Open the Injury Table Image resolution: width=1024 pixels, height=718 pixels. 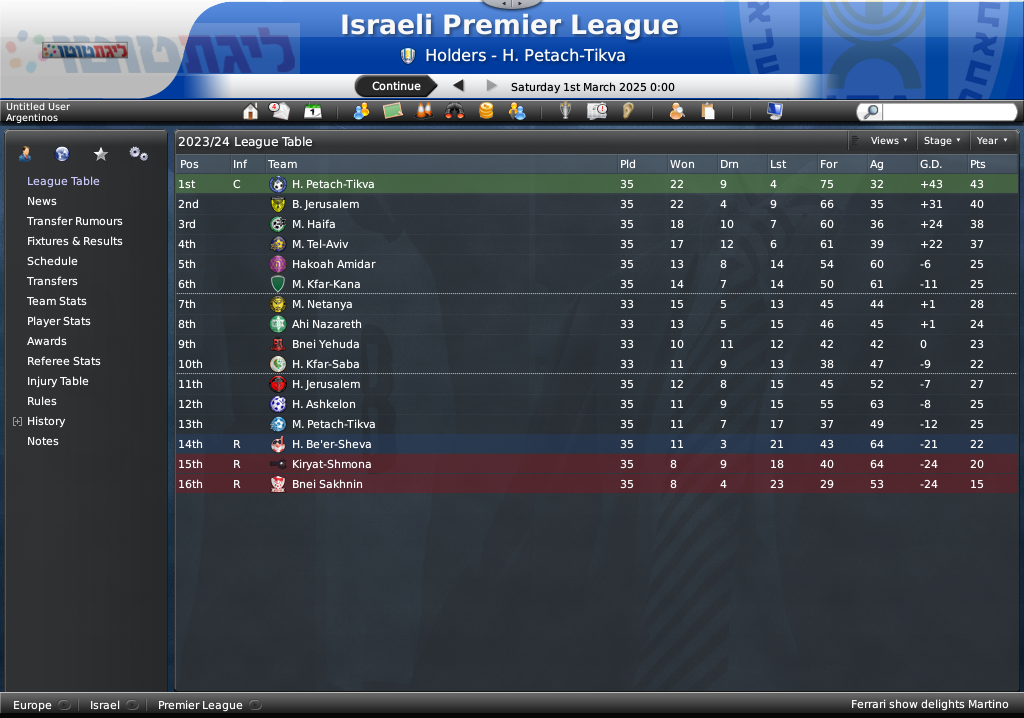[57, 381]
